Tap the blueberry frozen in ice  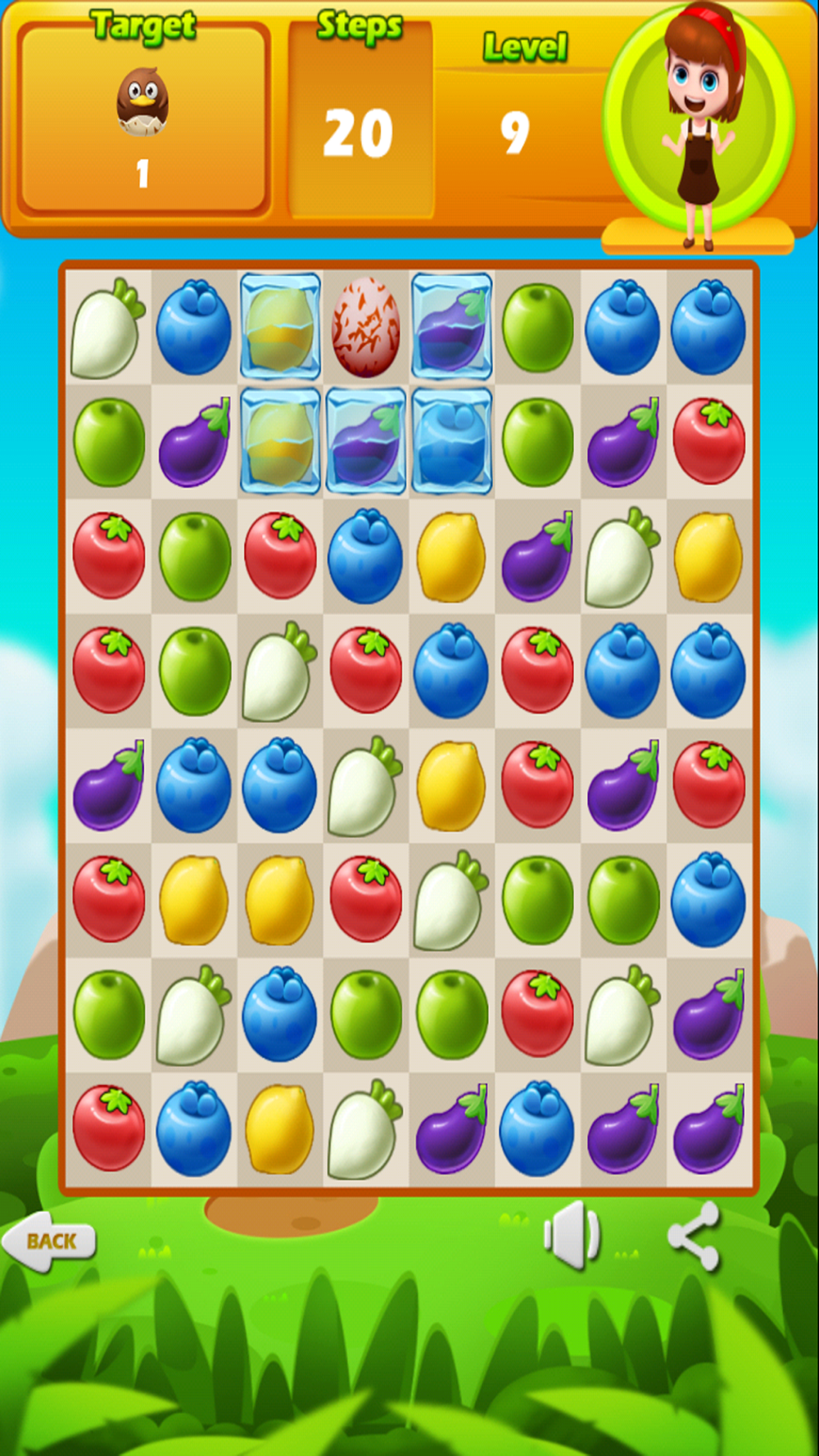tap(451, 441)
